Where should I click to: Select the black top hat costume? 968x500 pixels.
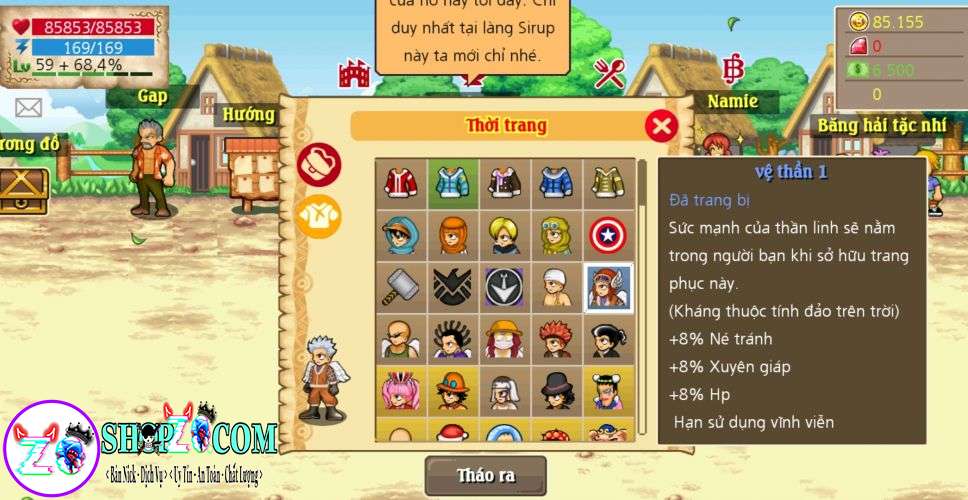point(556,391)
